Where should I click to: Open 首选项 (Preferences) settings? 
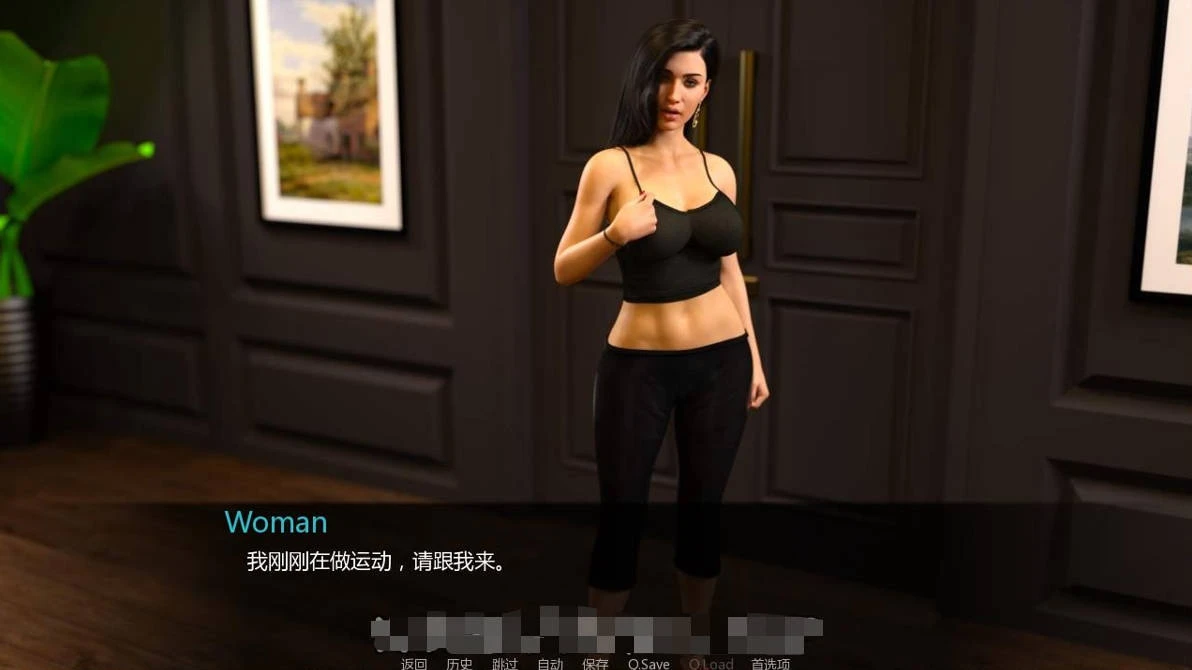[770, 664]
